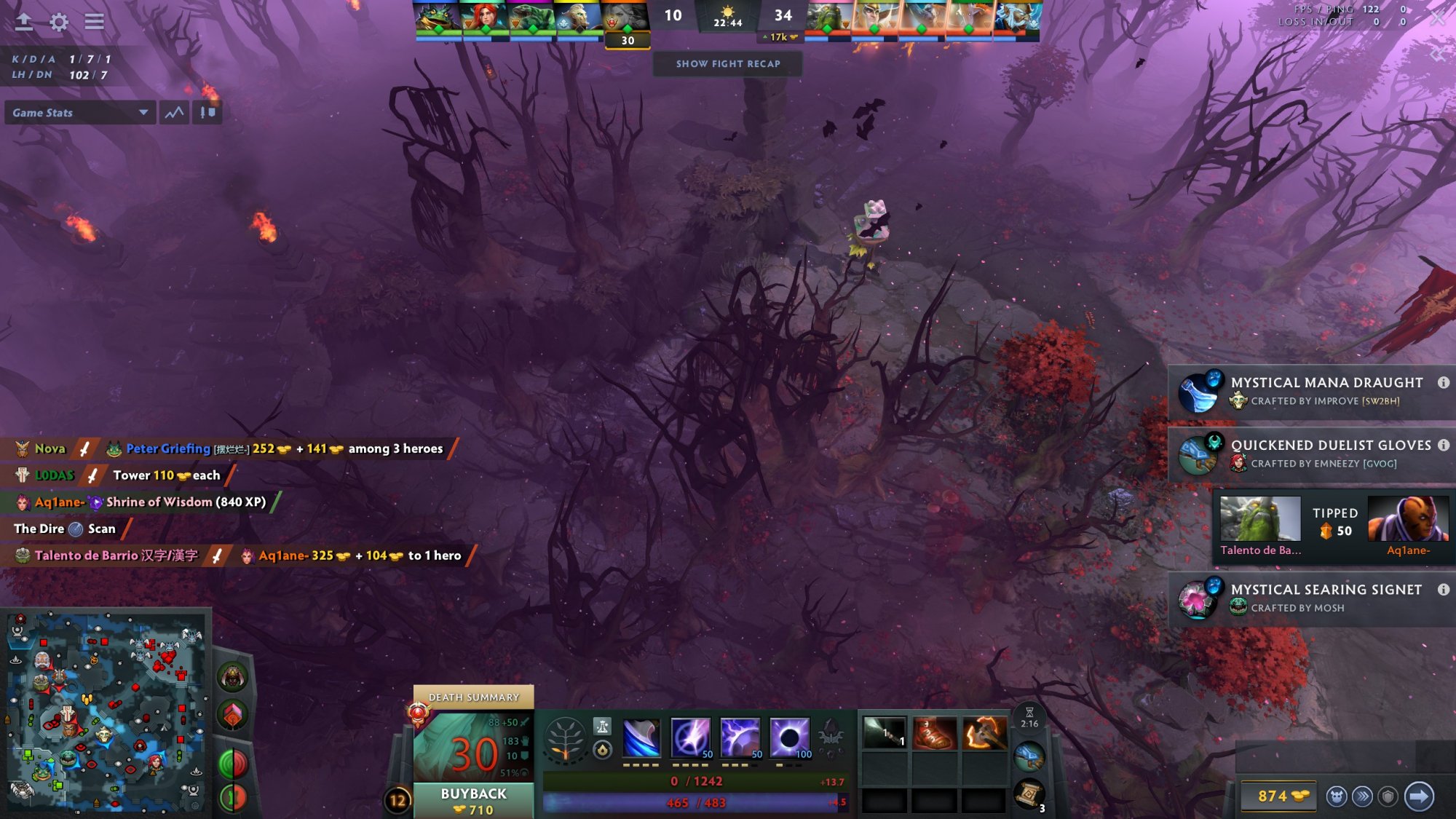The height and width of the screenshot is (819, 1456).
Task: Select the Mystical Searing Signet entry
Action: tap(1310, 598)
